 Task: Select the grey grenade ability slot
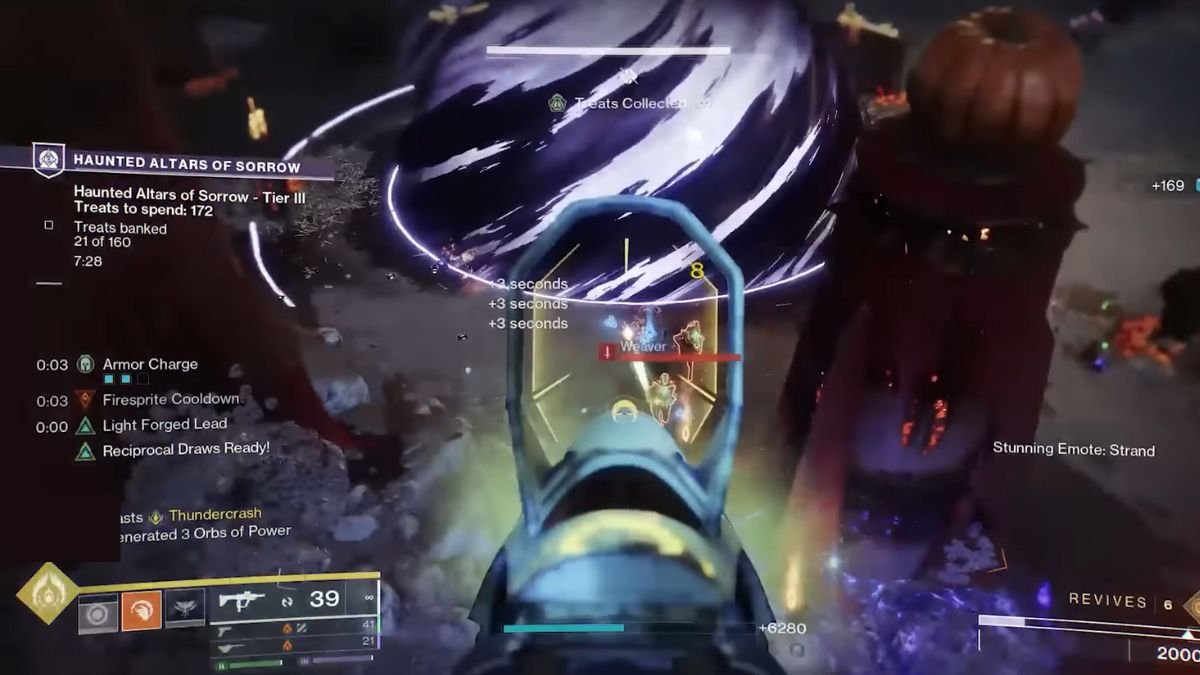point(98,610)
